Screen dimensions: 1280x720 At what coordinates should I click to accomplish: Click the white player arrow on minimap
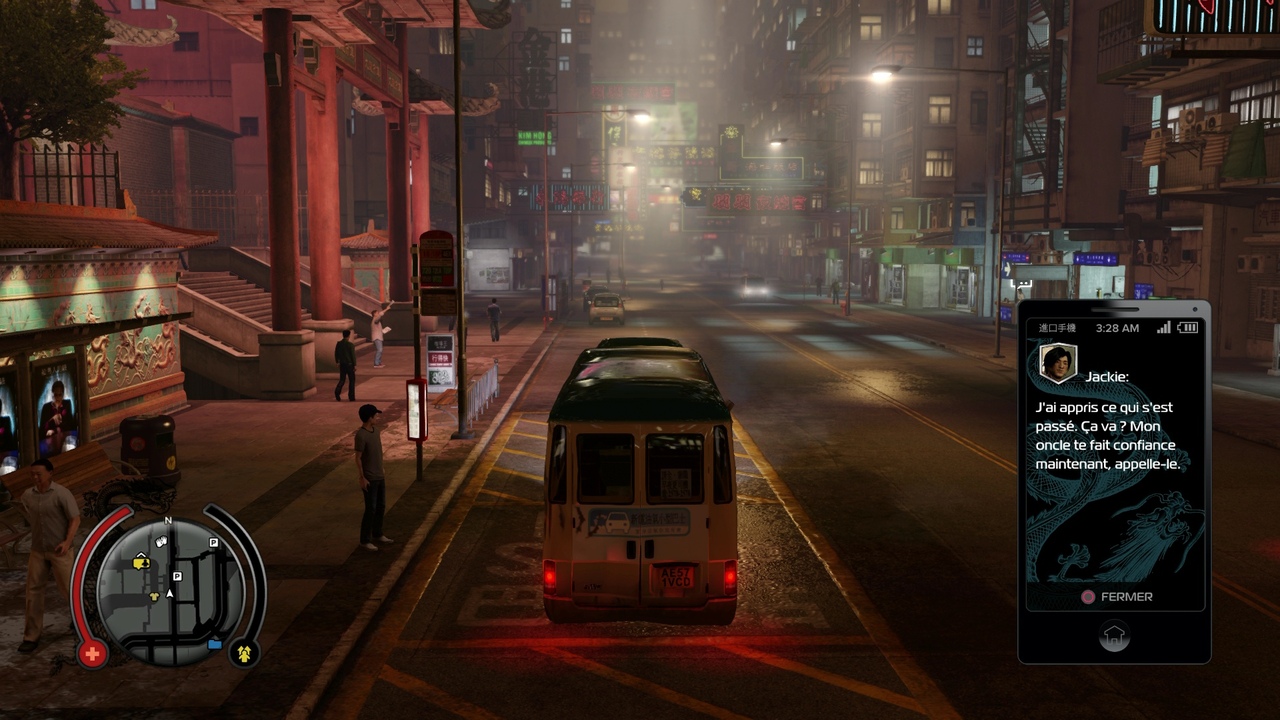click(x=169, y=593)
